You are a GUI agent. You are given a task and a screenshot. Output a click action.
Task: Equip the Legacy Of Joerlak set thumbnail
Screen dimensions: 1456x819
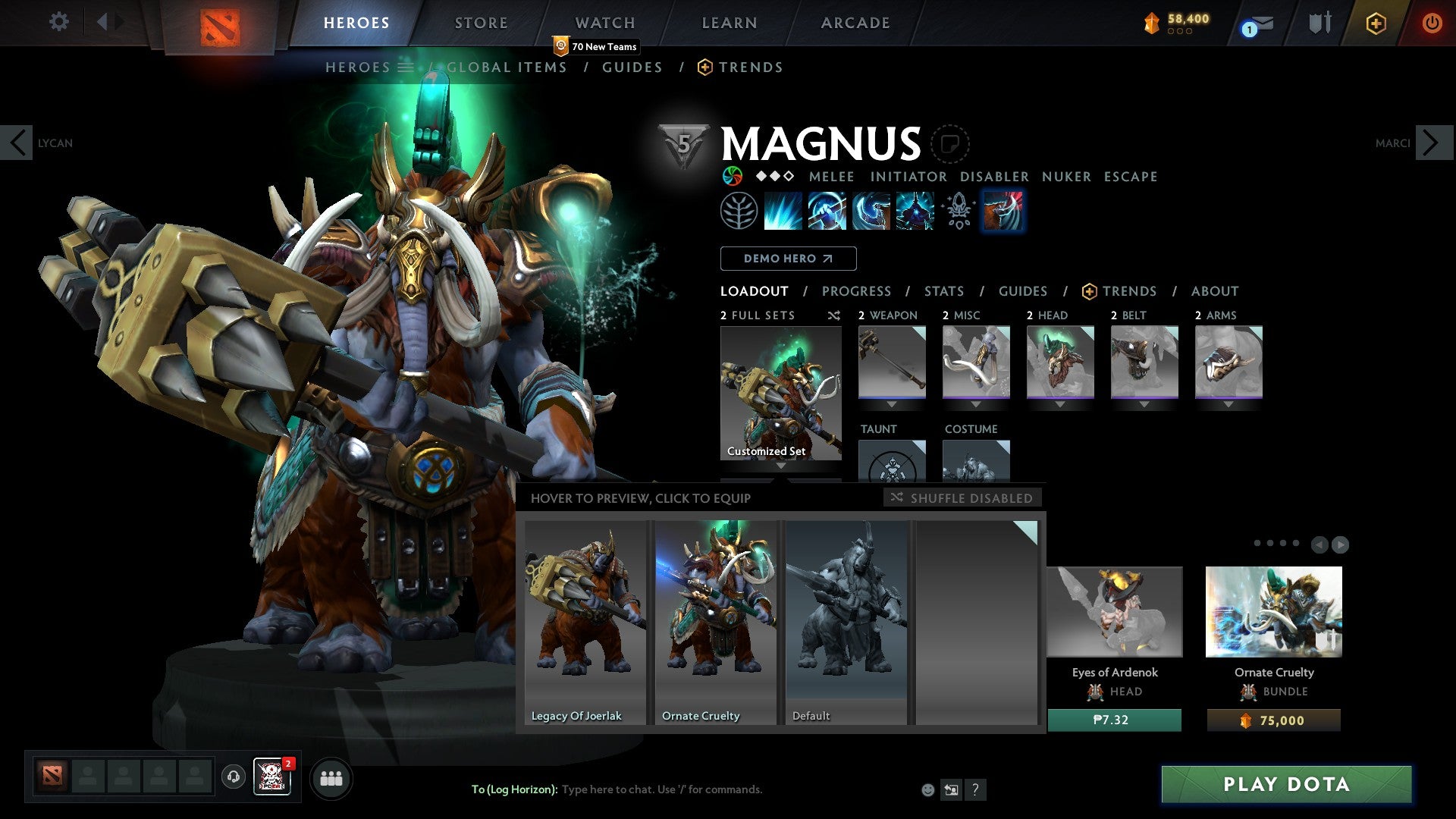pos(584,622)
